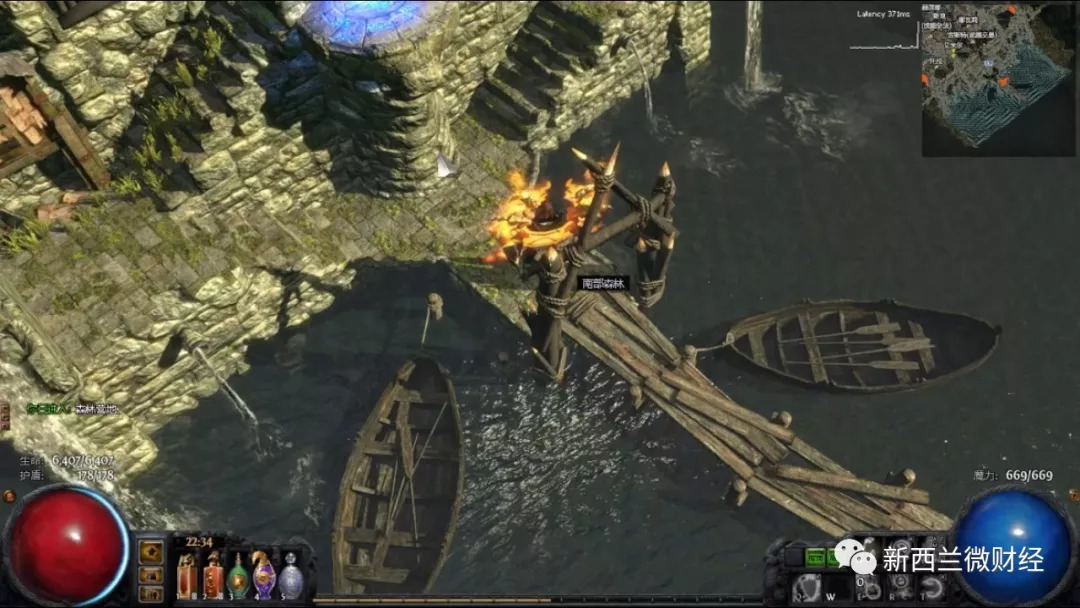1080x608 pixels.
Task: Click the bottom menu button beside the life orb
Action: point(152,595)
